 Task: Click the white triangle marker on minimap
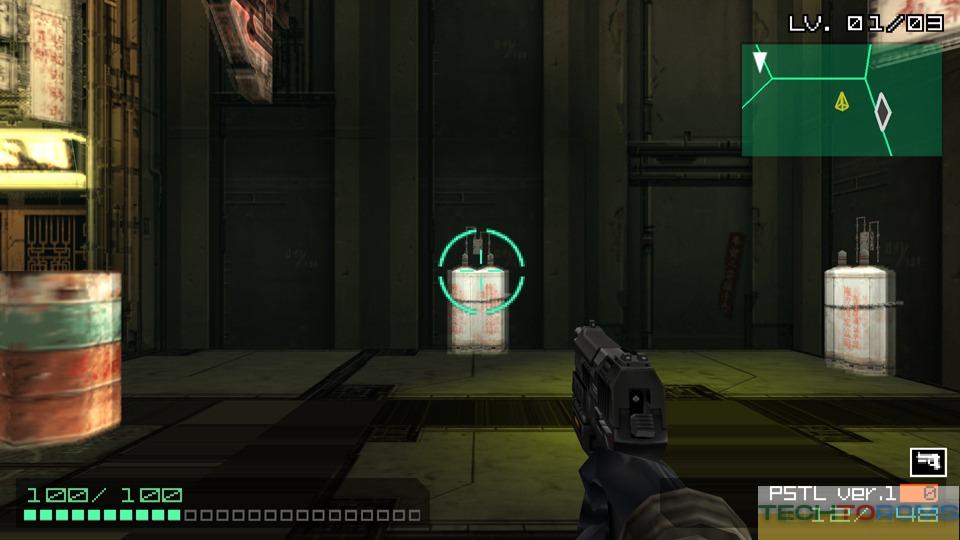pyautogui.click(x=761, y=63)
